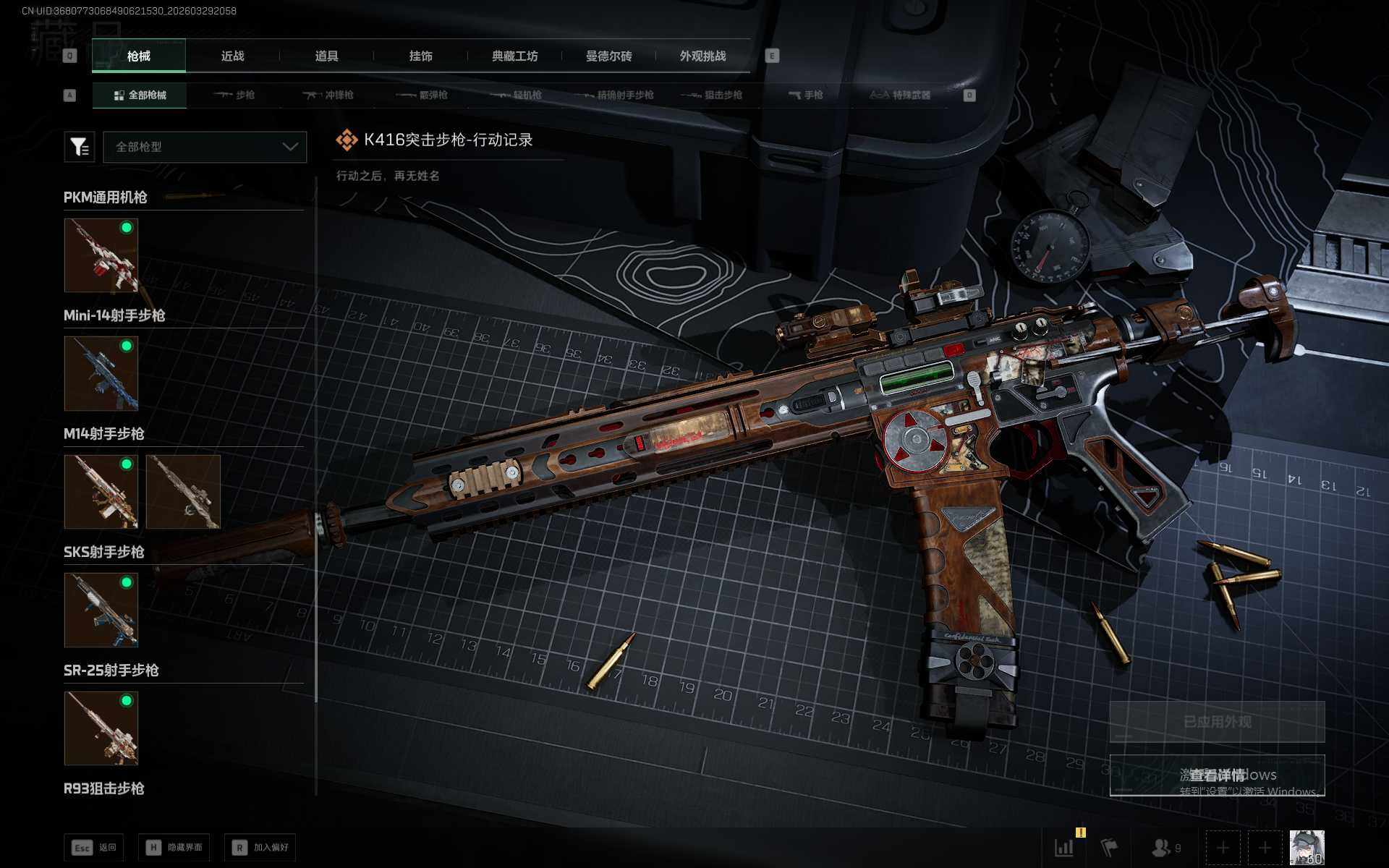Viewport: 1389px width, 868px height.
Task: Switch to the 近战 tab
Action: (x=232, y=56)
